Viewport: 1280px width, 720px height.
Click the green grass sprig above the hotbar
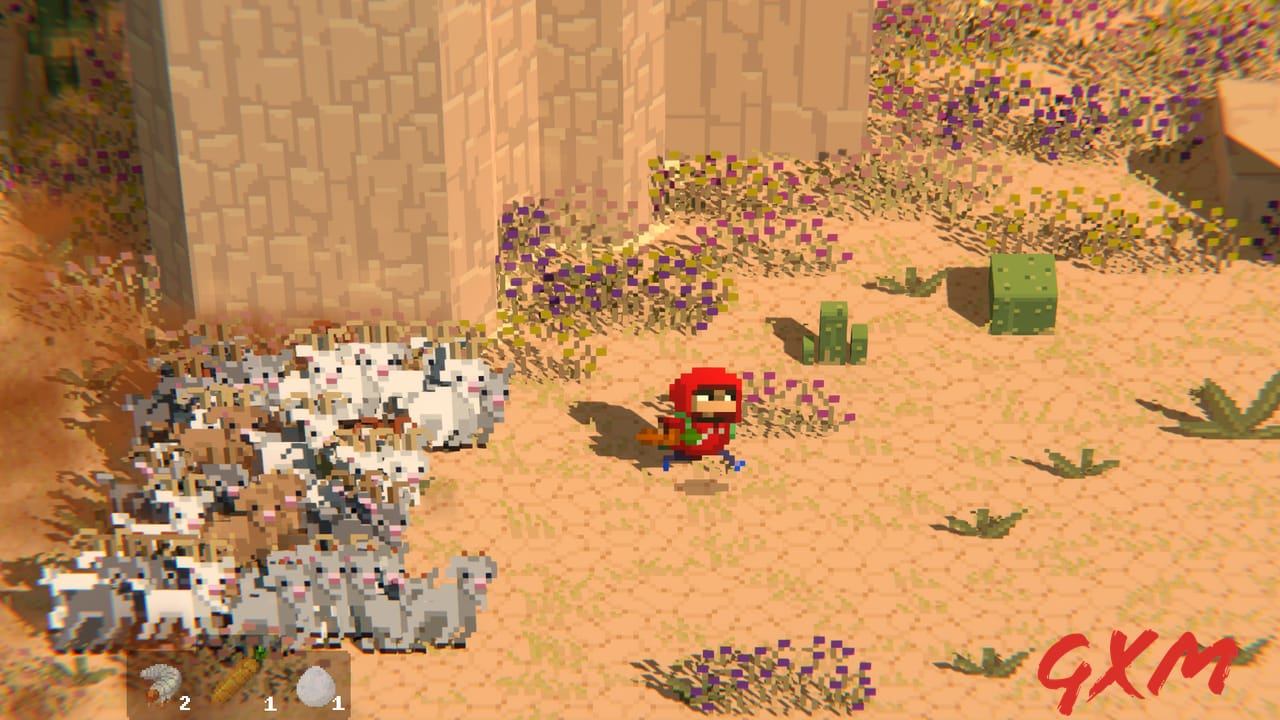(260, 652)
